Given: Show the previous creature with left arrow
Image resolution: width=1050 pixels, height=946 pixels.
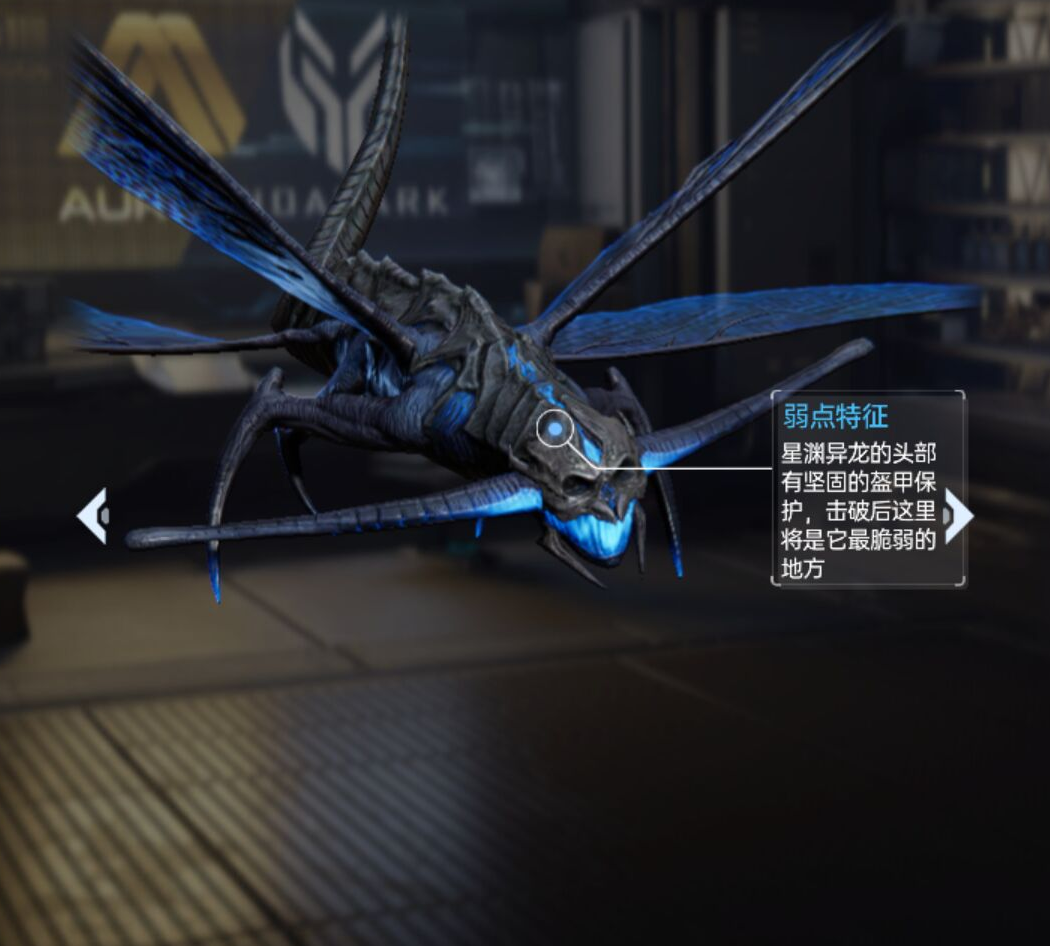Looking at the screenshot, I should 92,516.
